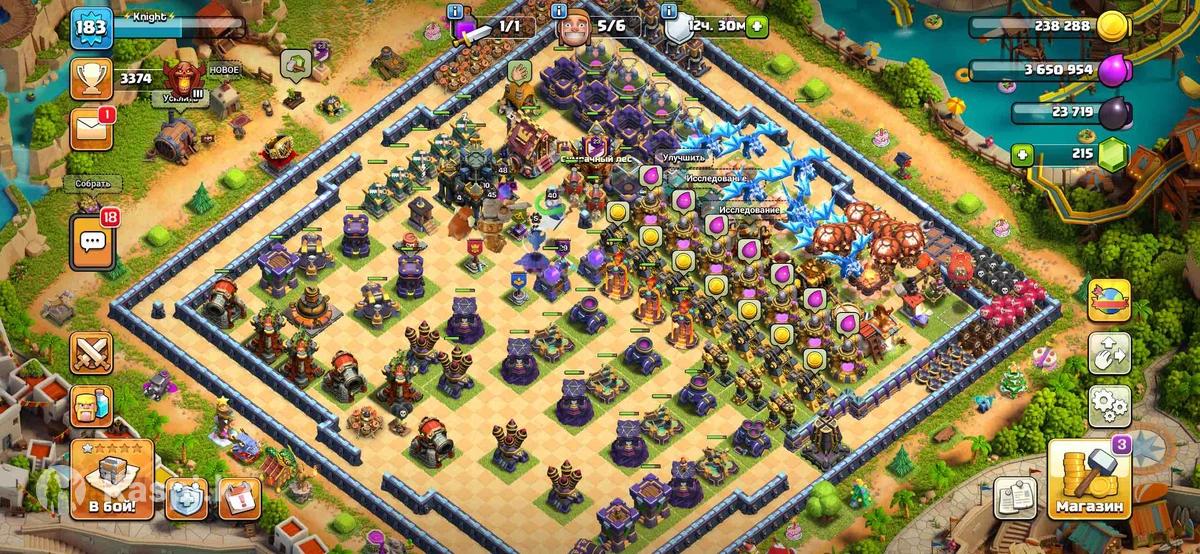Tap the Улучшить upgrade bubble
Screen dimensions: 1200x554
click(683, 157)
